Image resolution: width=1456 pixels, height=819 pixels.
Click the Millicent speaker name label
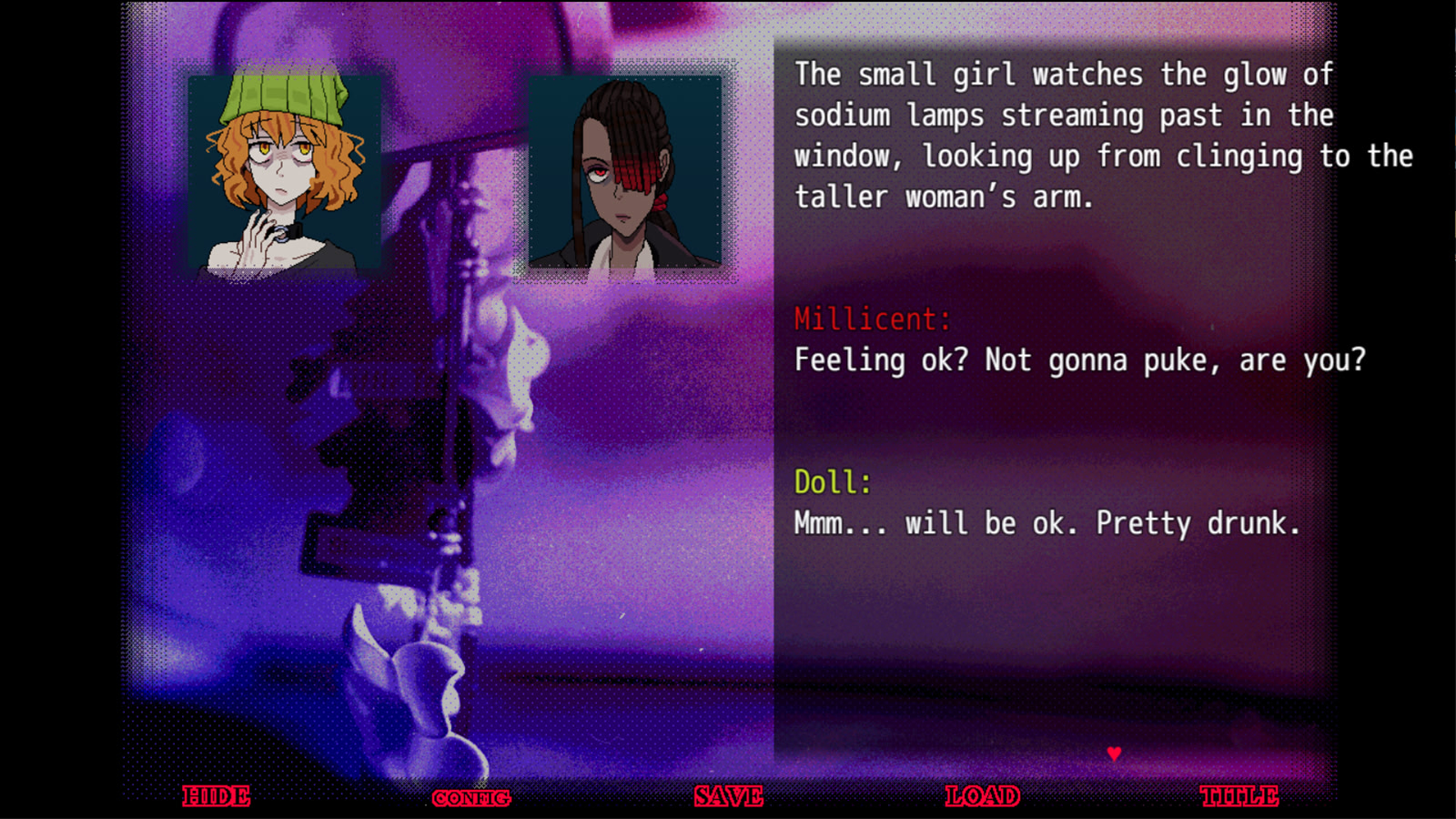pos(870,320)
